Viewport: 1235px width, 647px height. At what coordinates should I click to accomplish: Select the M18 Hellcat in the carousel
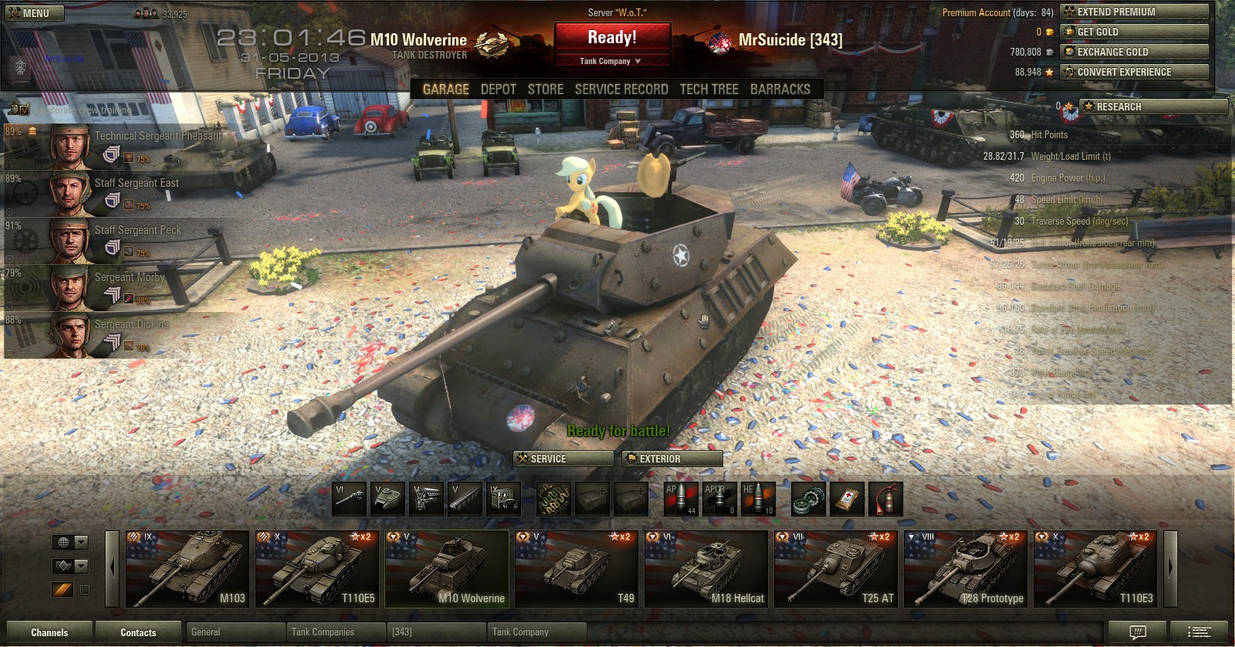click(706, 569)
